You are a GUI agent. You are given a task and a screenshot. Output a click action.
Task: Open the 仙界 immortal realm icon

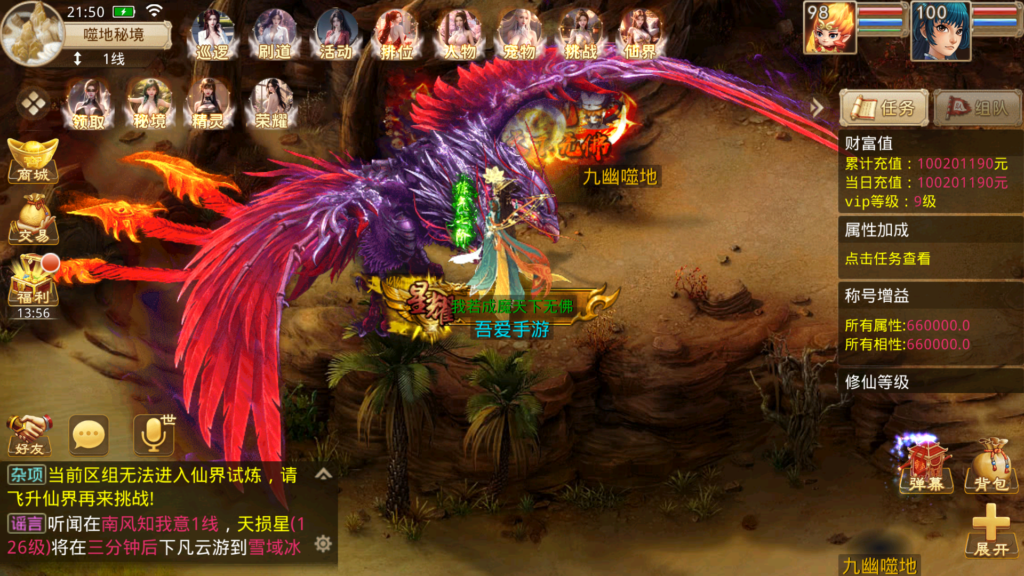coord(641,33)
